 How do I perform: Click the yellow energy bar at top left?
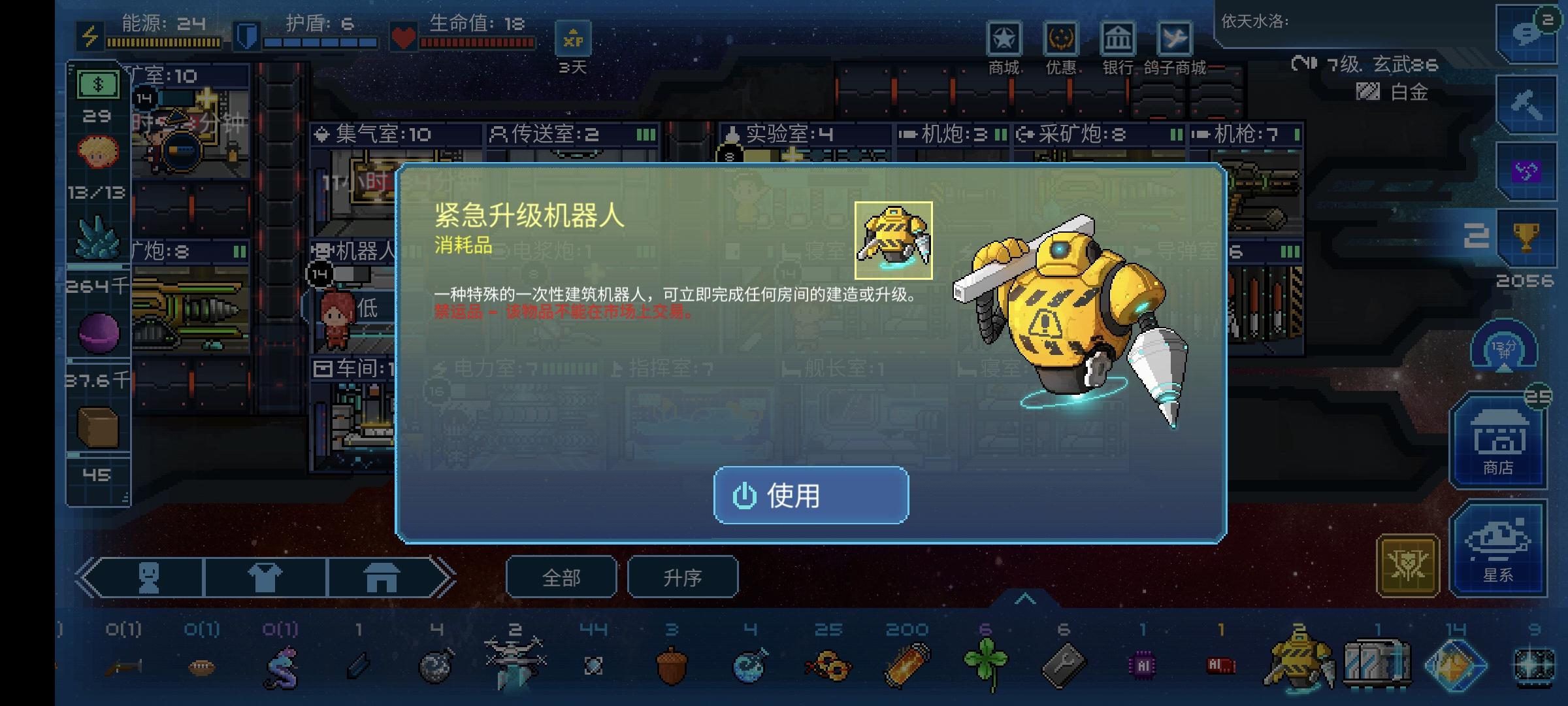(x=163, y=42)
